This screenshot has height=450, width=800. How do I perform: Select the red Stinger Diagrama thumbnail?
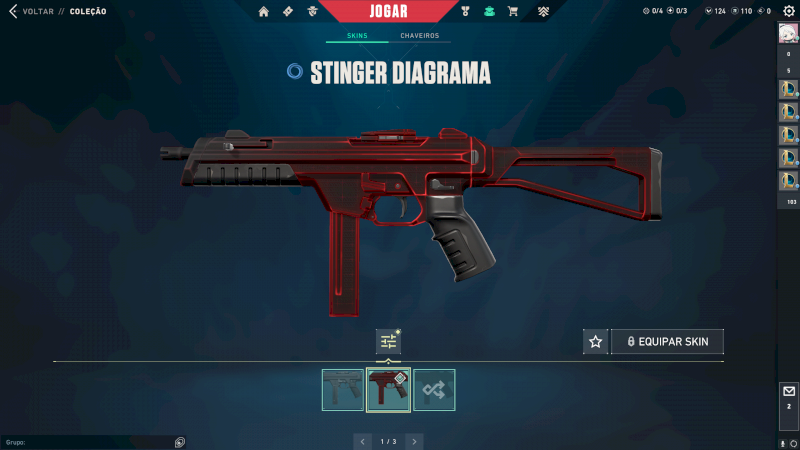click(388, 390)
